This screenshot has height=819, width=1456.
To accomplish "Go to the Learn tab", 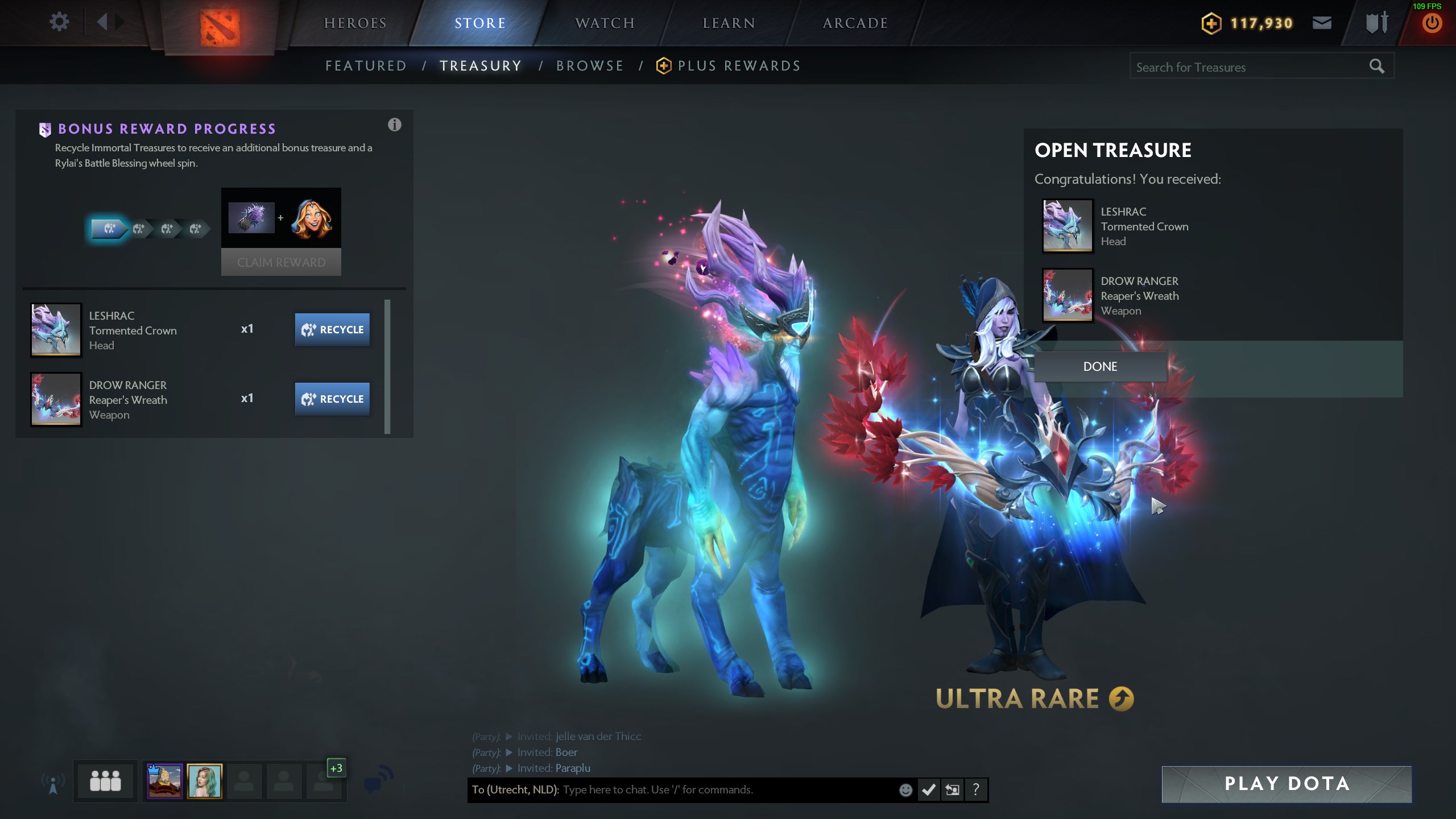I will [729, 23].
